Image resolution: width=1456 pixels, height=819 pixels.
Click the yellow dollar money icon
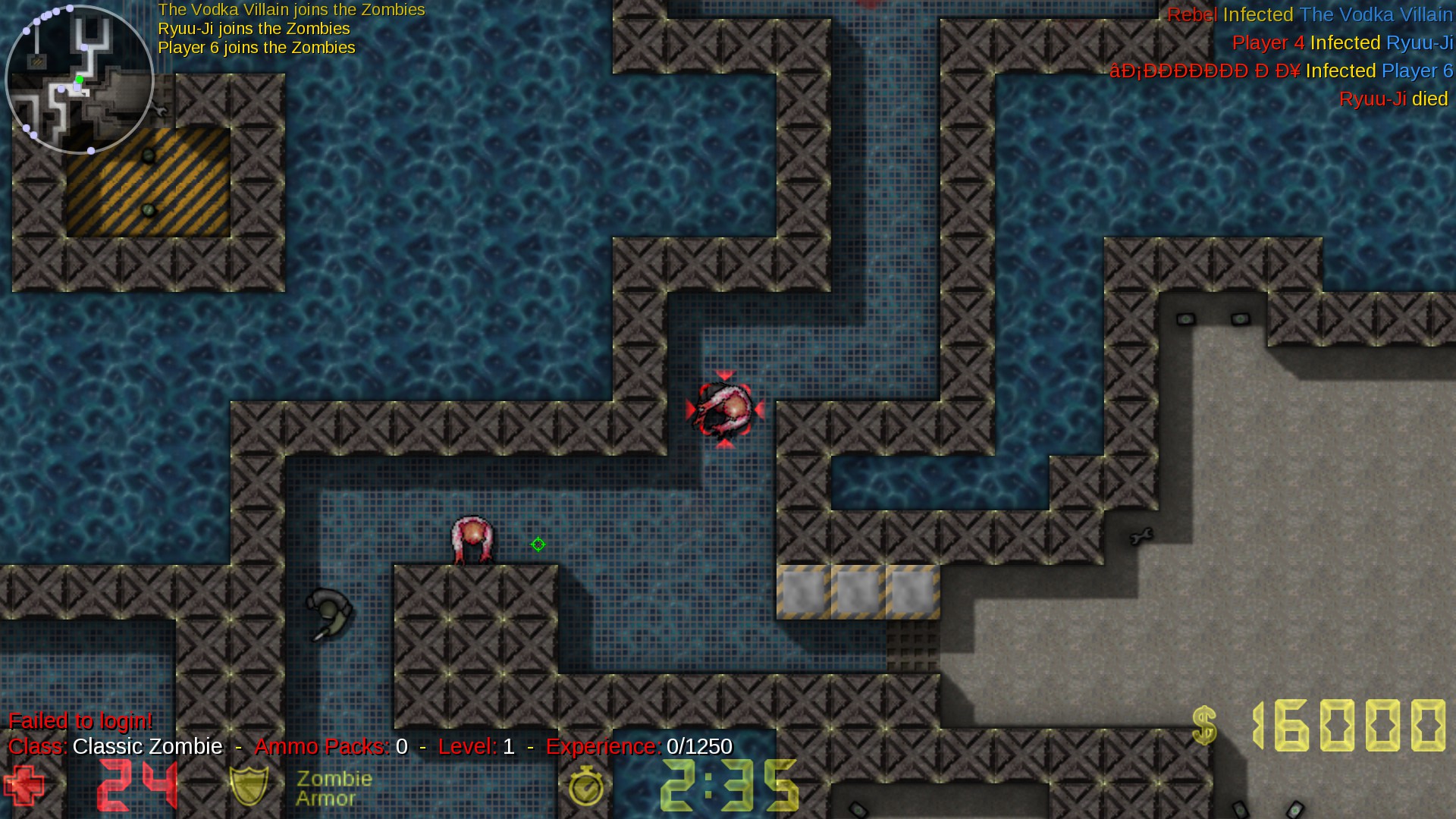point(1203,726)
